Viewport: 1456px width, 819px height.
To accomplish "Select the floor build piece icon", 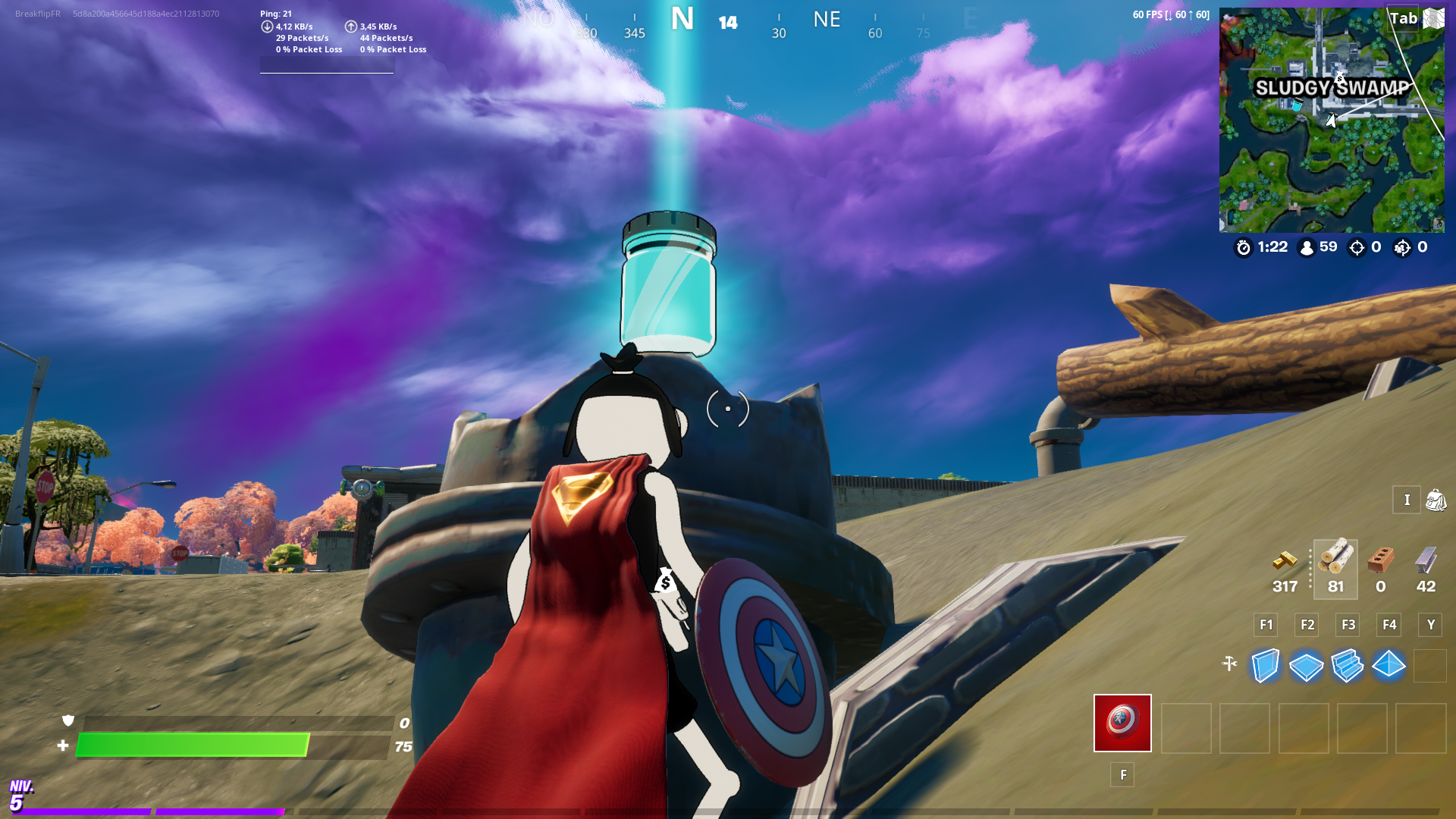I will pyautogui.click(x=1306, y=667).
